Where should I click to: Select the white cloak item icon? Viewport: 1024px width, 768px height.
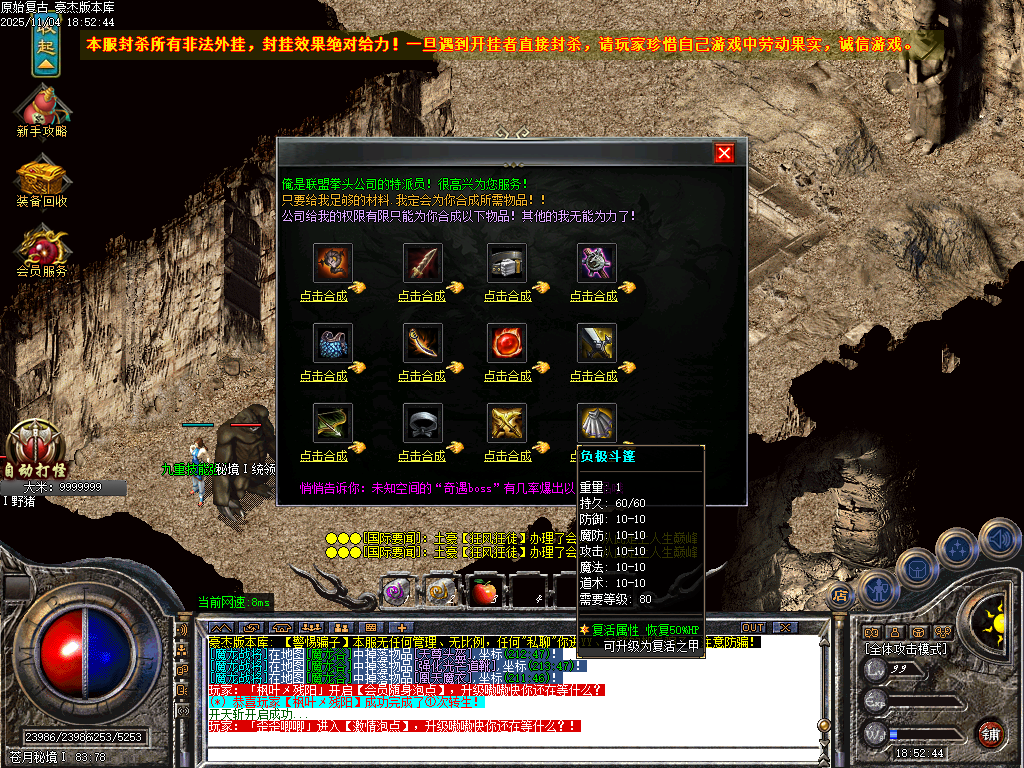click(x=596, y=423)
